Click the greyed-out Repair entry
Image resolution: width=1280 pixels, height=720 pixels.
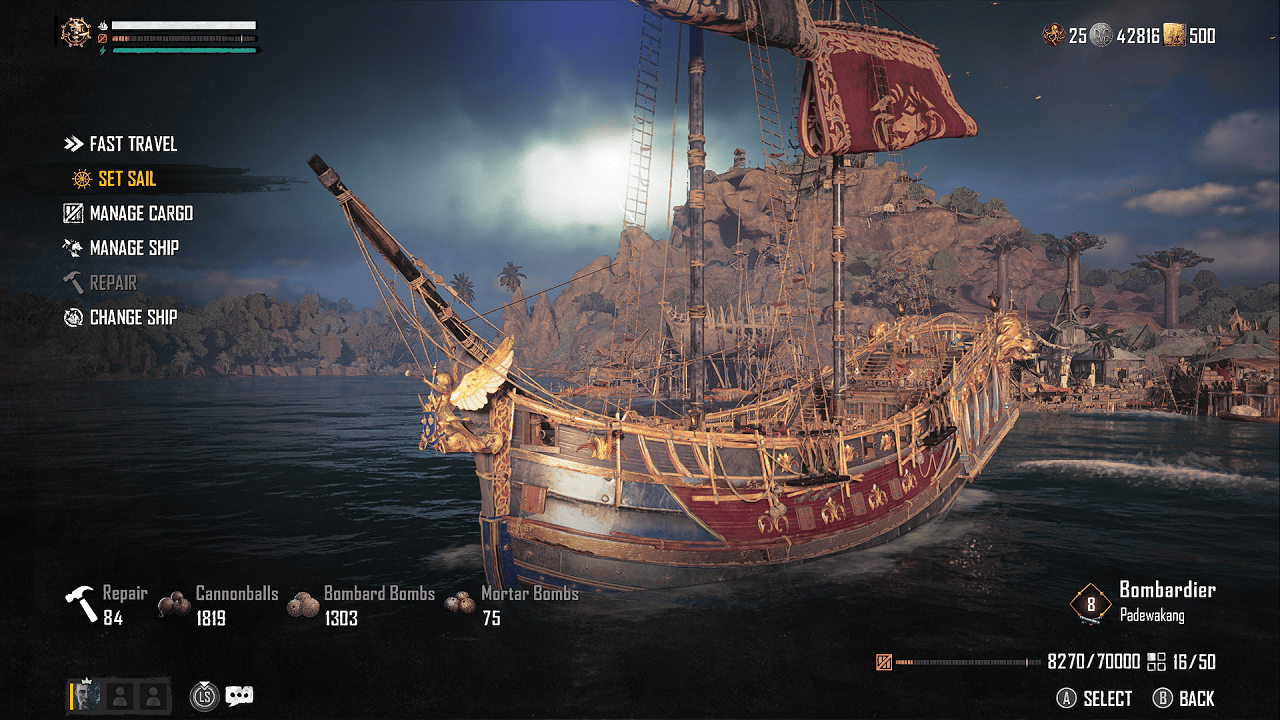pyautogui.click(x=112, y=283)
